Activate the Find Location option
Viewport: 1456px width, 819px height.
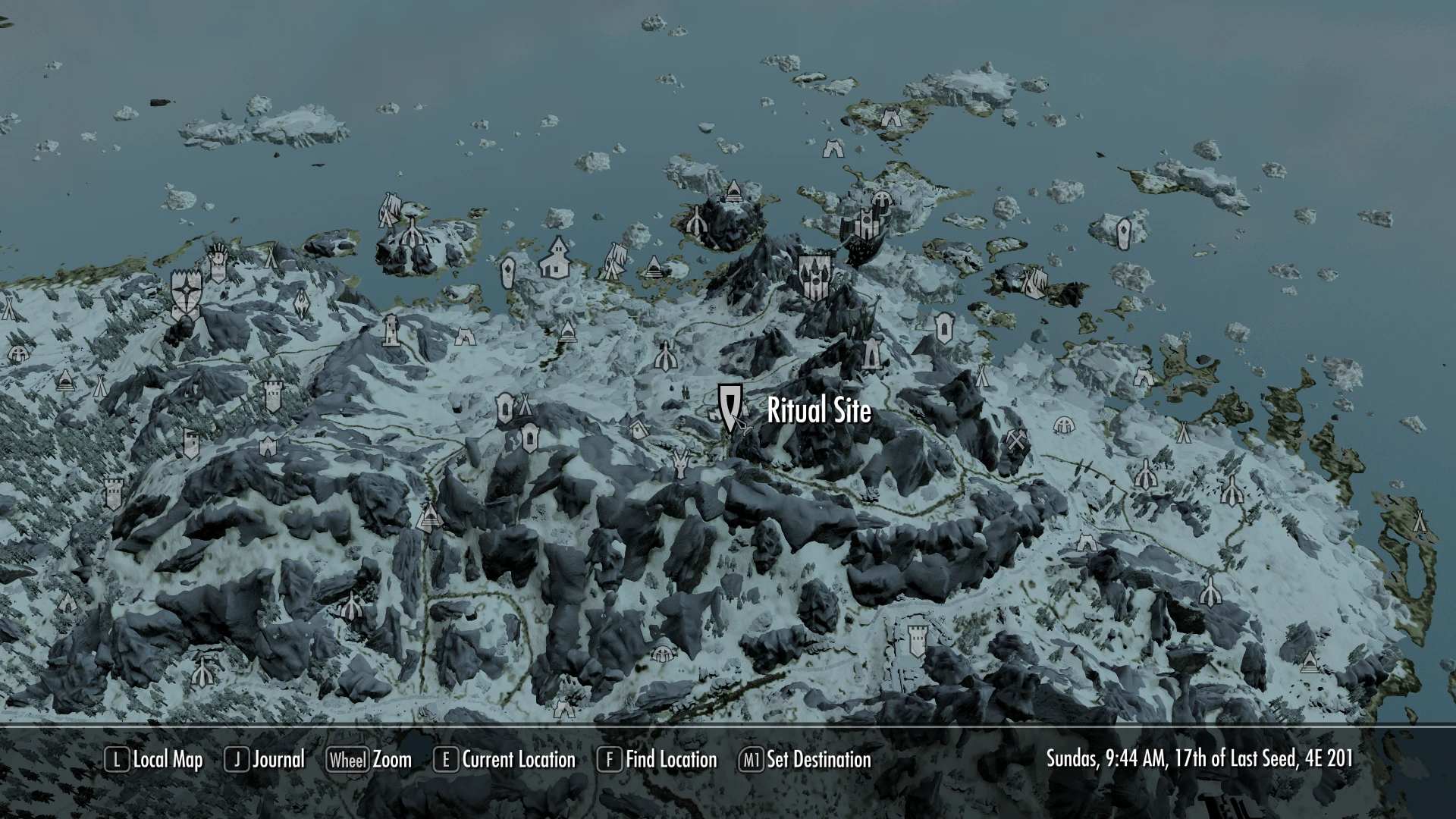coord(657,759)
